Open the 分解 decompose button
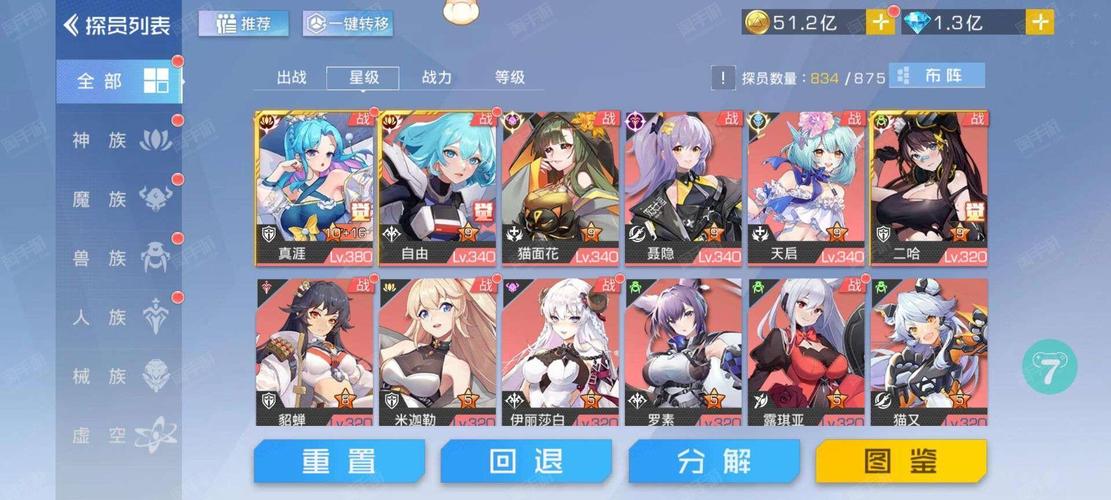 coord(714,461)
